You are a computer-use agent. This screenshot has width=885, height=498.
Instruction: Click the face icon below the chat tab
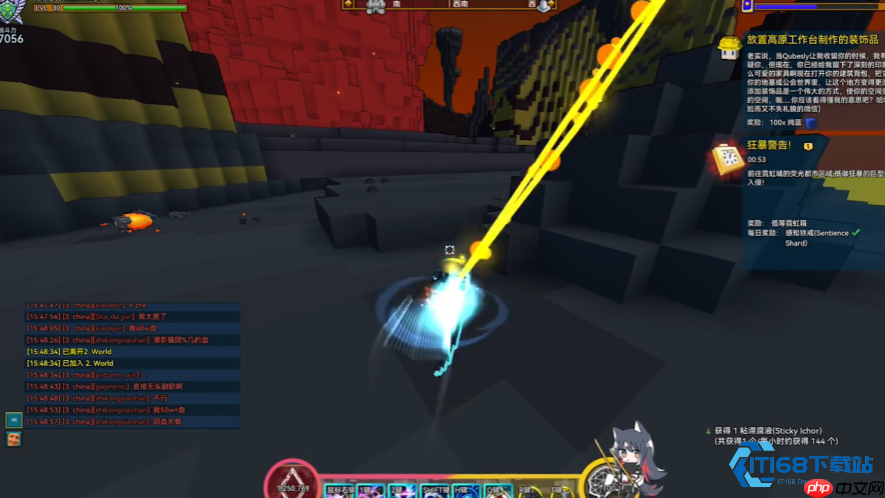tap(13, 439)
